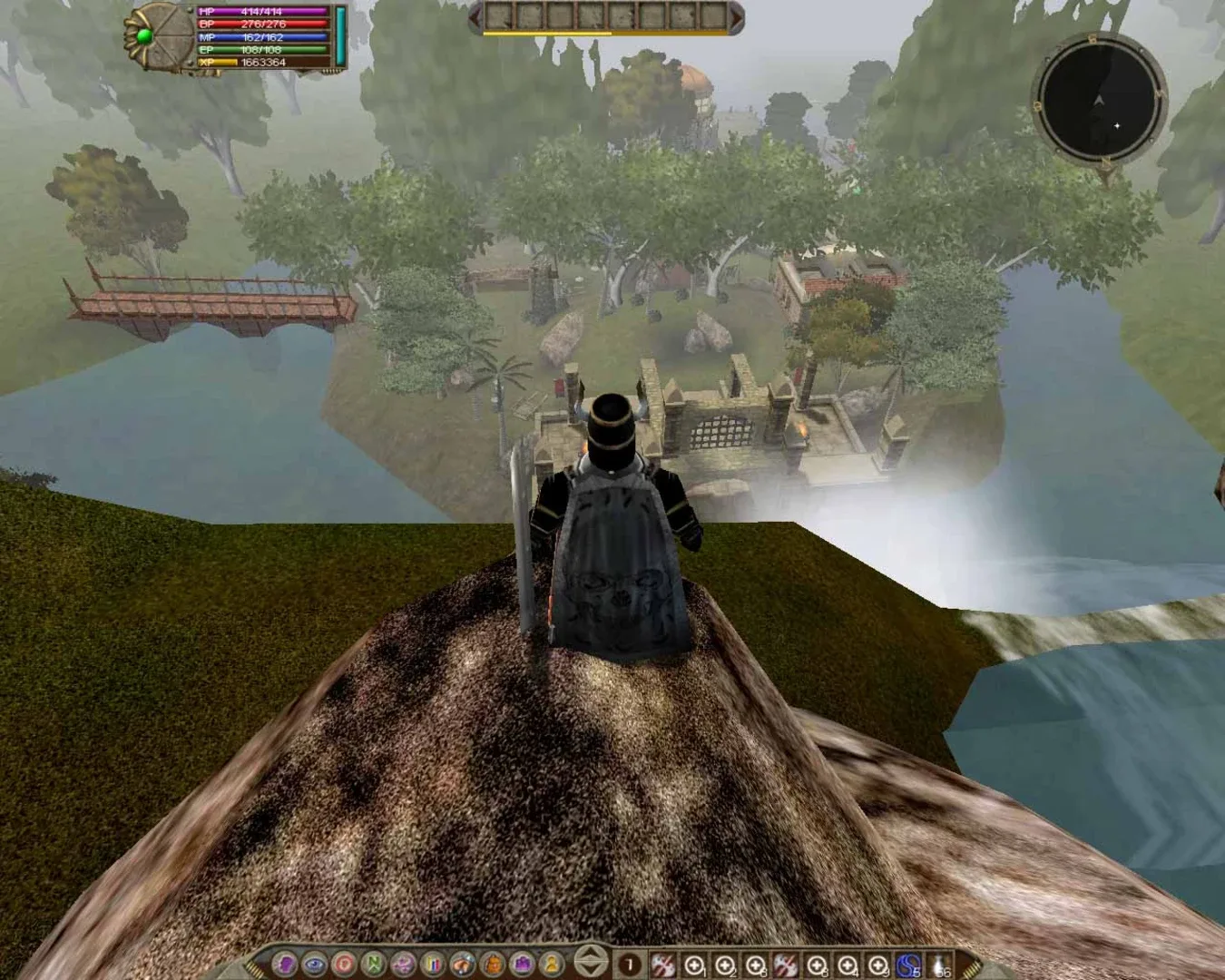Click the crossed-weapons skill in the hotbar
This screenshot has height=980, width=1225.
tap(661, 965)
